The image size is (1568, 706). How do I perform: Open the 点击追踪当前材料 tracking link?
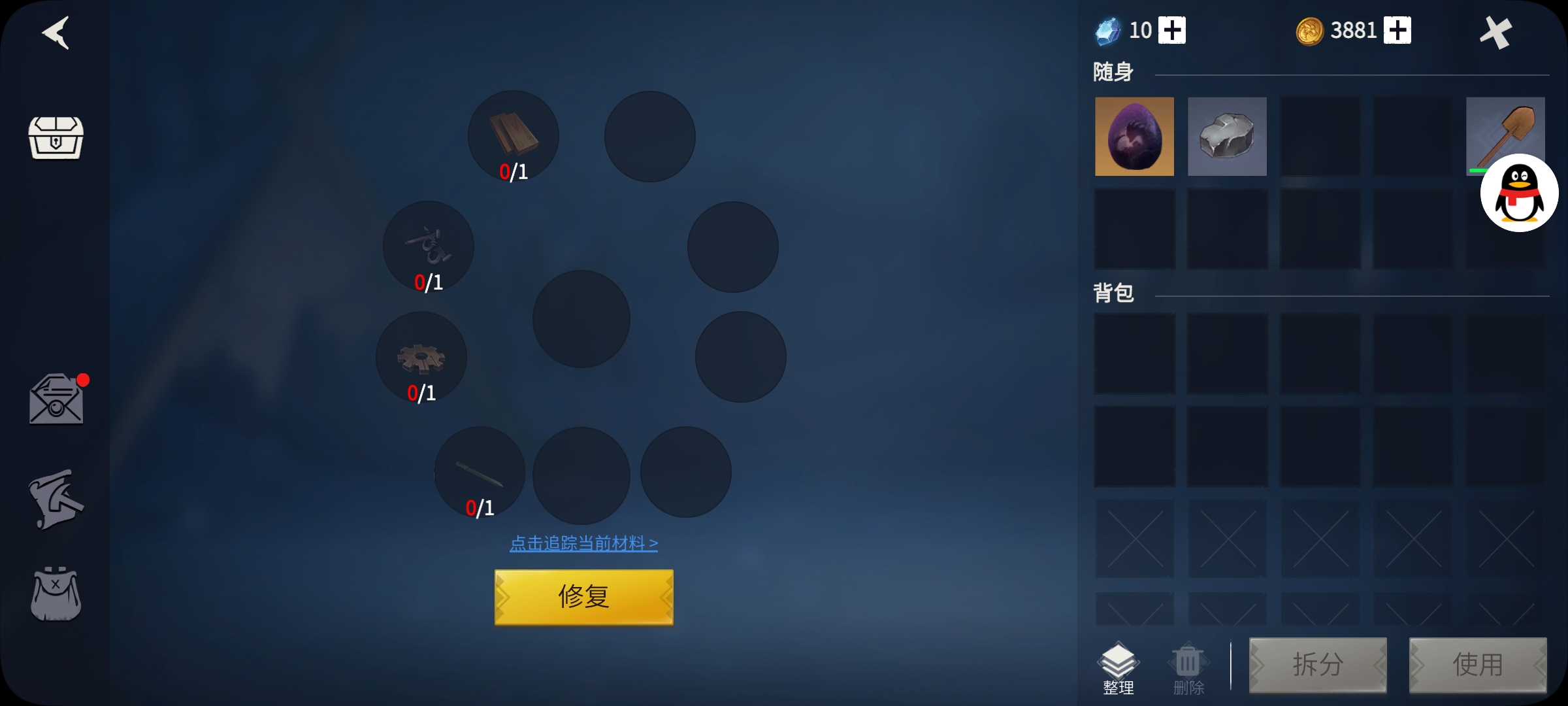(585, 543)
